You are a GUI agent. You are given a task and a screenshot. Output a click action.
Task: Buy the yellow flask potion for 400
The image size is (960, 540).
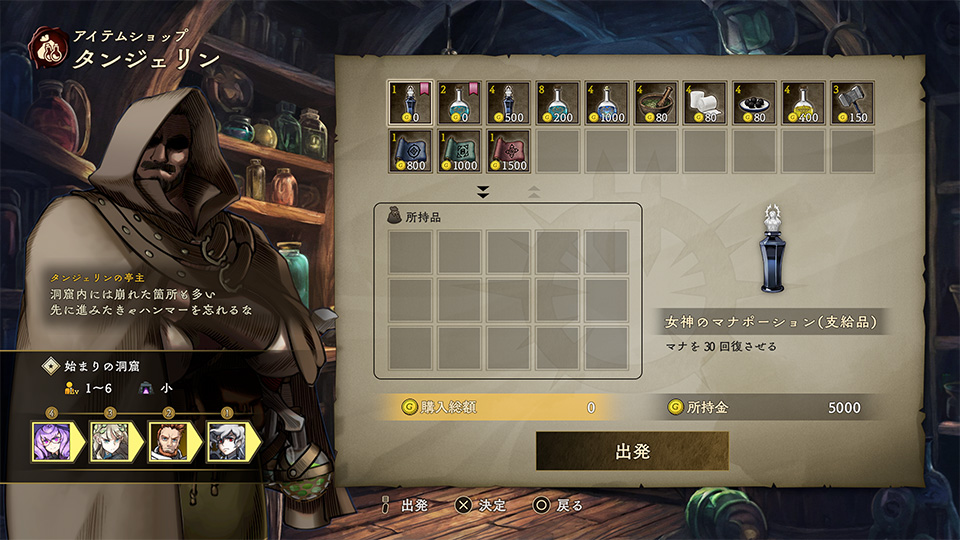pyautogui.click(x=801, y=103)
